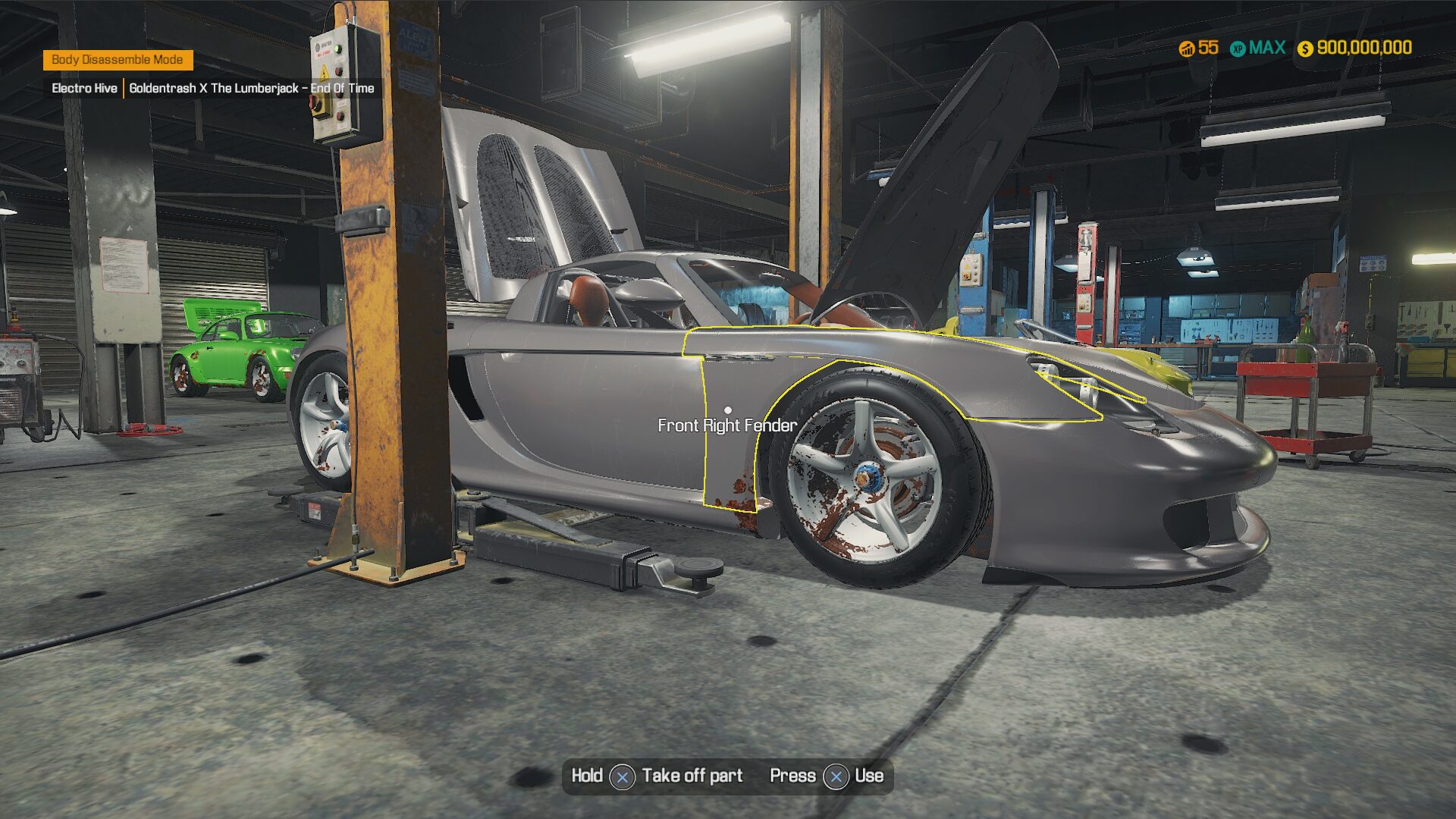Click the Use prompt label
This screenshot has width=1456, height=819.
[871, 776]
